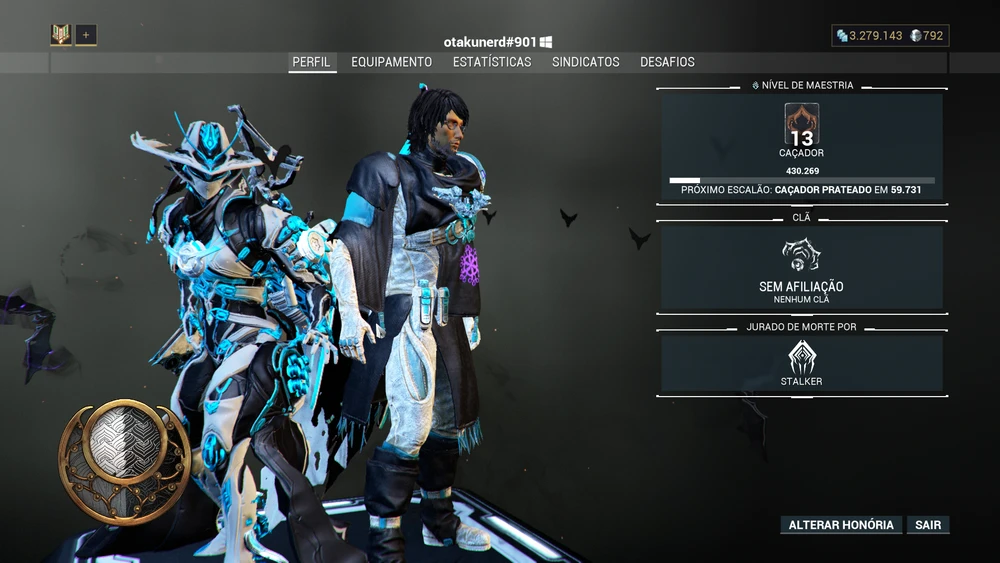Open the credits and platinum balance display
Image resolution: width=1000 pixels, height=563 pixels.
[890, 36]
